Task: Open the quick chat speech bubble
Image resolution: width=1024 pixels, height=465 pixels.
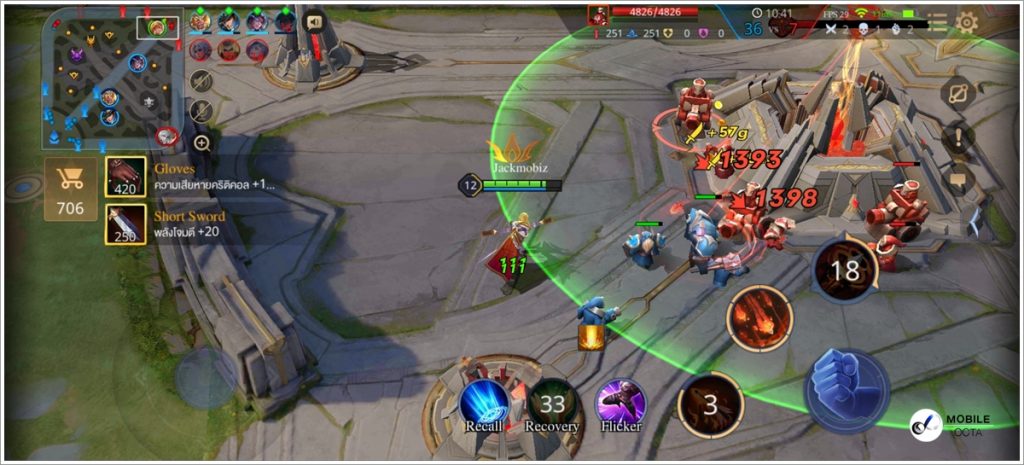Action: pos(958,182)
